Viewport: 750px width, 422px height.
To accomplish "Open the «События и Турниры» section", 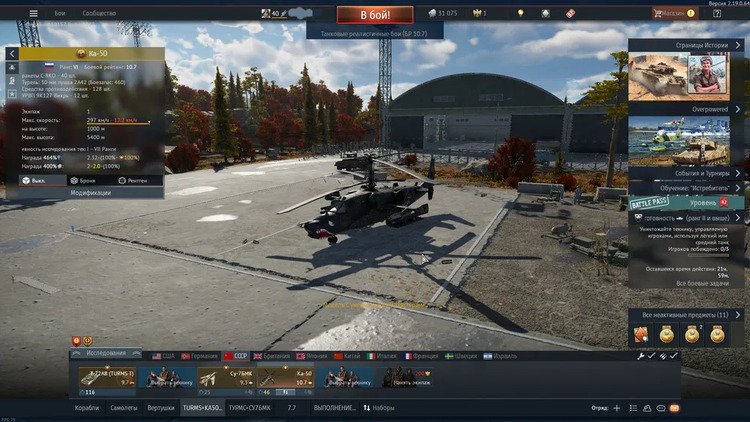I will [x=688, y=172].
